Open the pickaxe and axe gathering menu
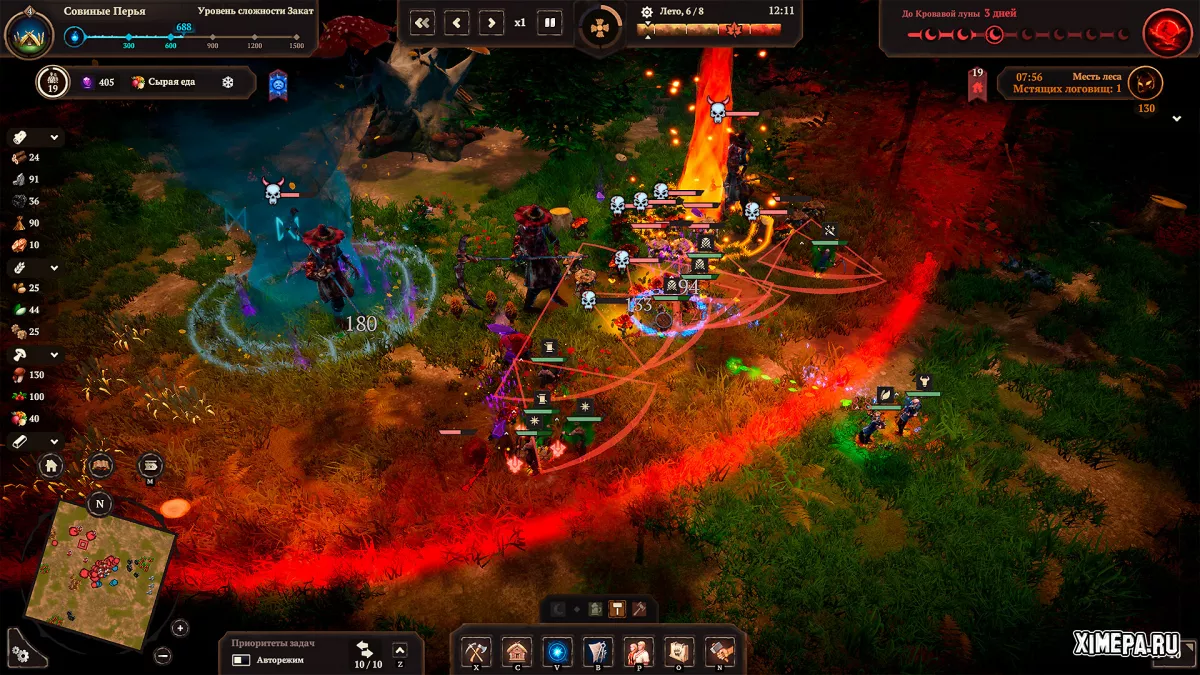The width and height of the screenshot is (1200, 675). (475, 651)
